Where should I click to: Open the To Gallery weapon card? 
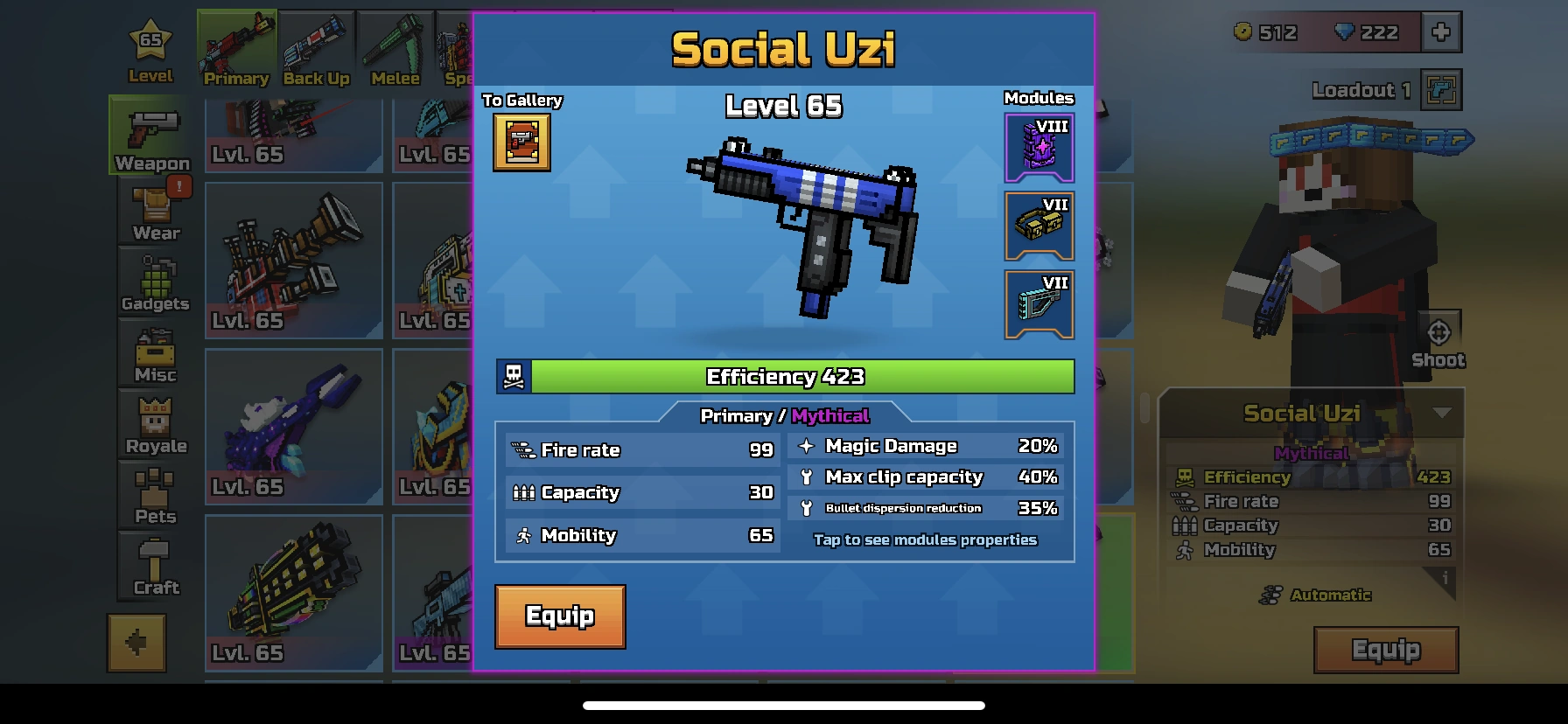521,143
